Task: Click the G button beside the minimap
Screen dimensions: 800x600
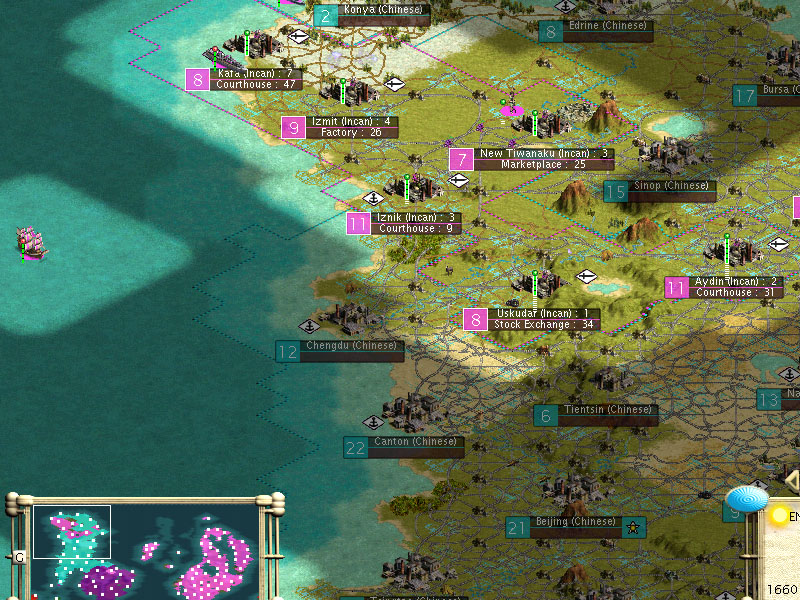Action: coord(19,557)
